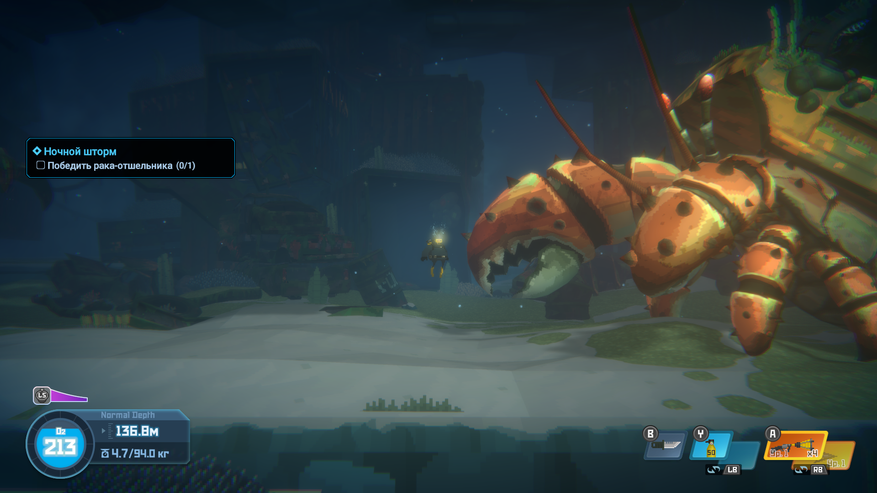Select the orange harpoon gun weapon slot
Image resolution: width=877 pixels, height=493 pixels.
click(x=795, y=446)
